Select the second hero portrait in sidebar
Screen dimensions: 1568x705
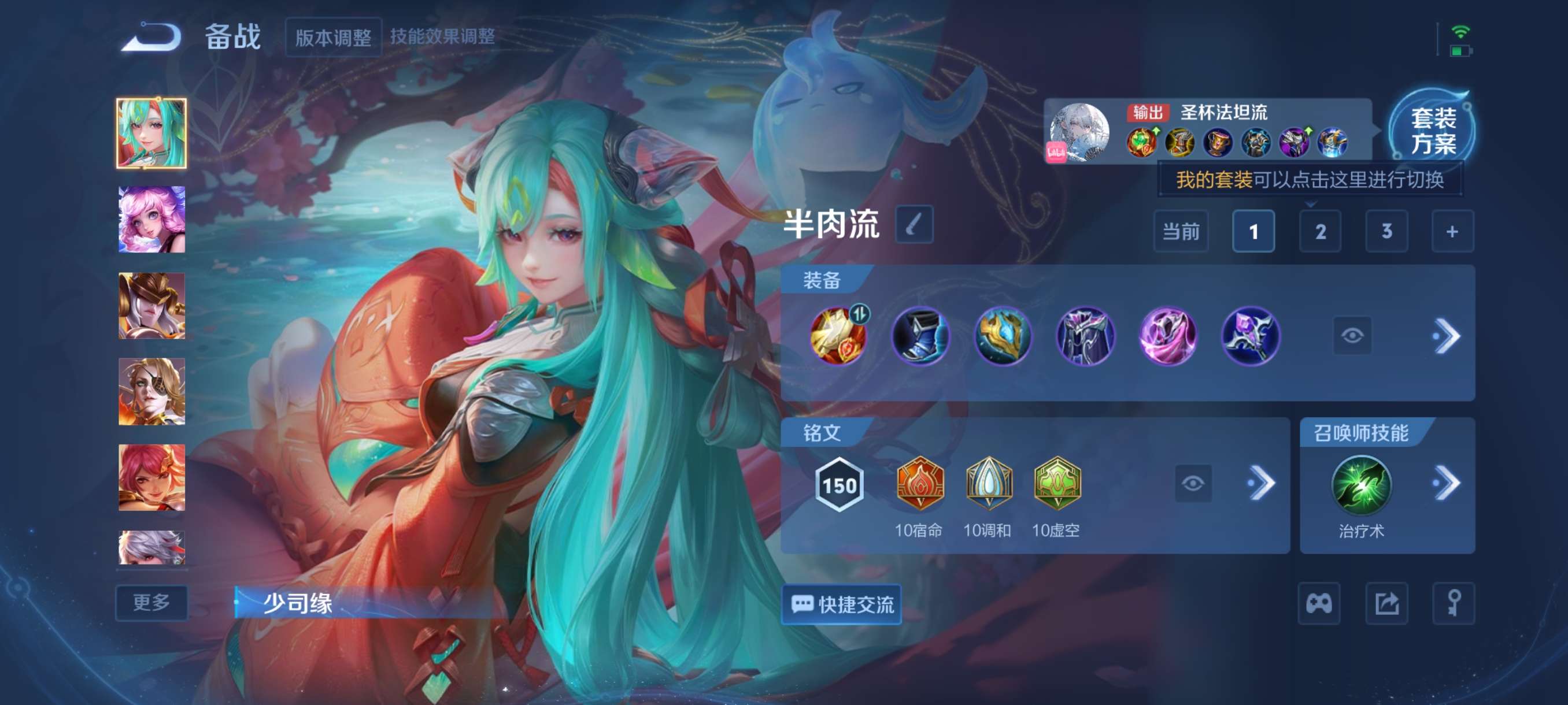151,219
